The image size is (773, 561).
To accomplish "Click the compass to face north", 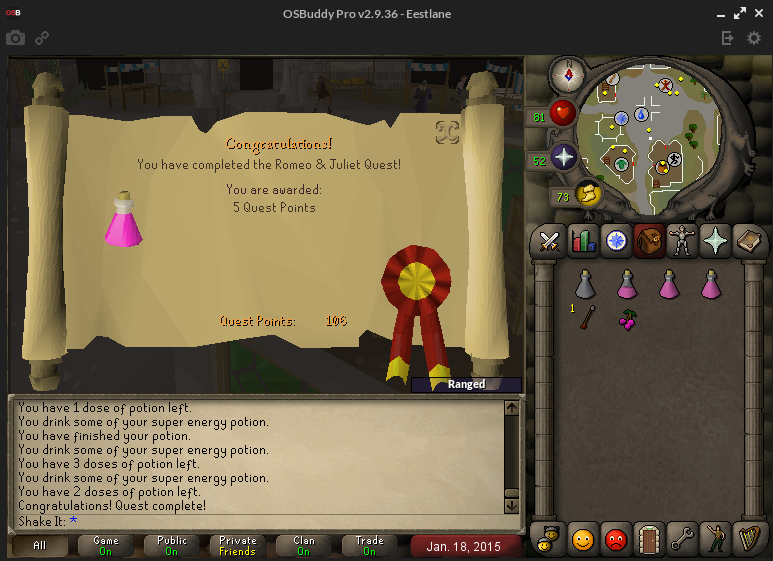I will (x=567, y=73).
